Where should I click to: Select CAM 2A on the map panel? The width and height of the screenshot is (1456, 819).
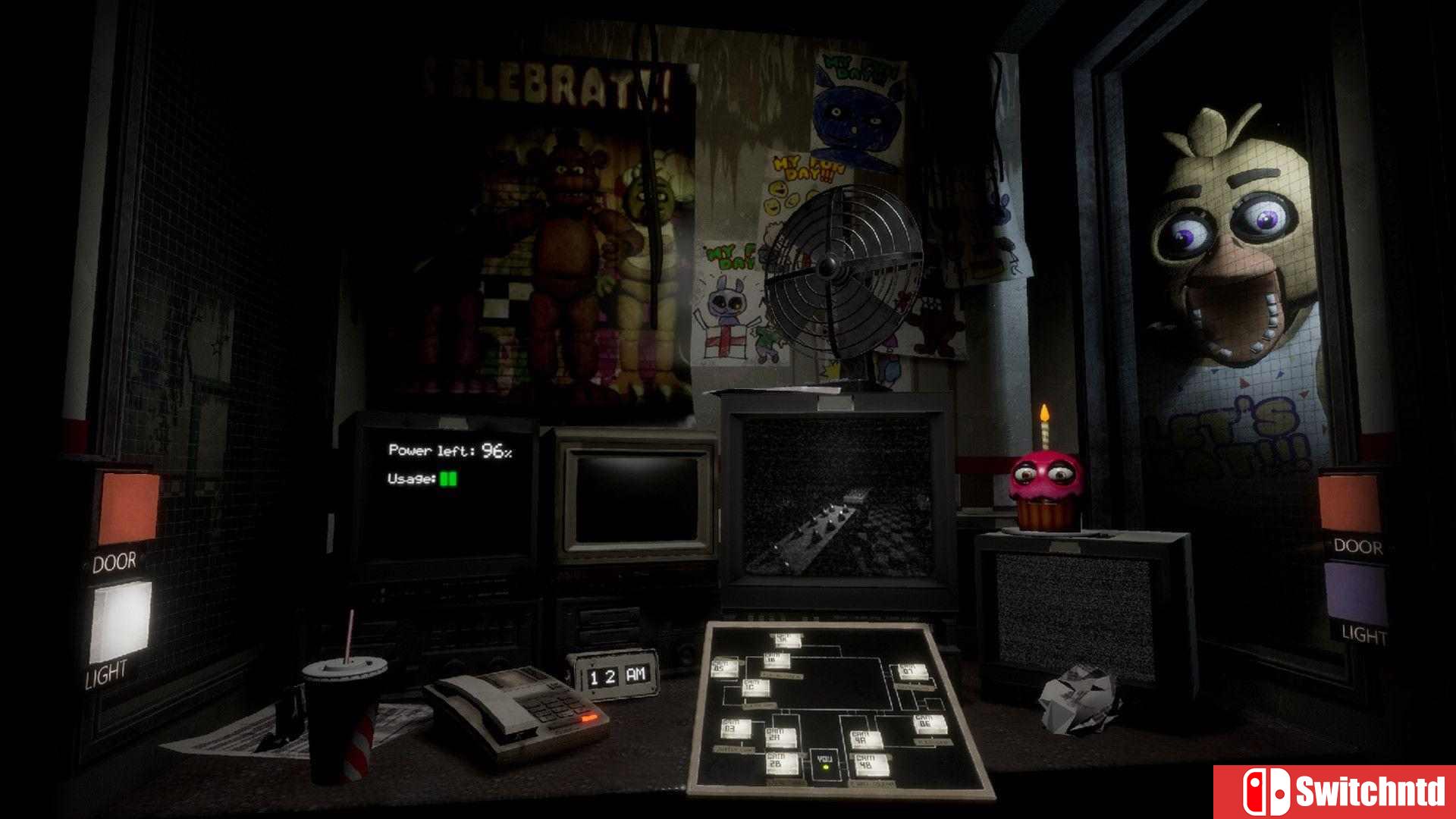780,736
